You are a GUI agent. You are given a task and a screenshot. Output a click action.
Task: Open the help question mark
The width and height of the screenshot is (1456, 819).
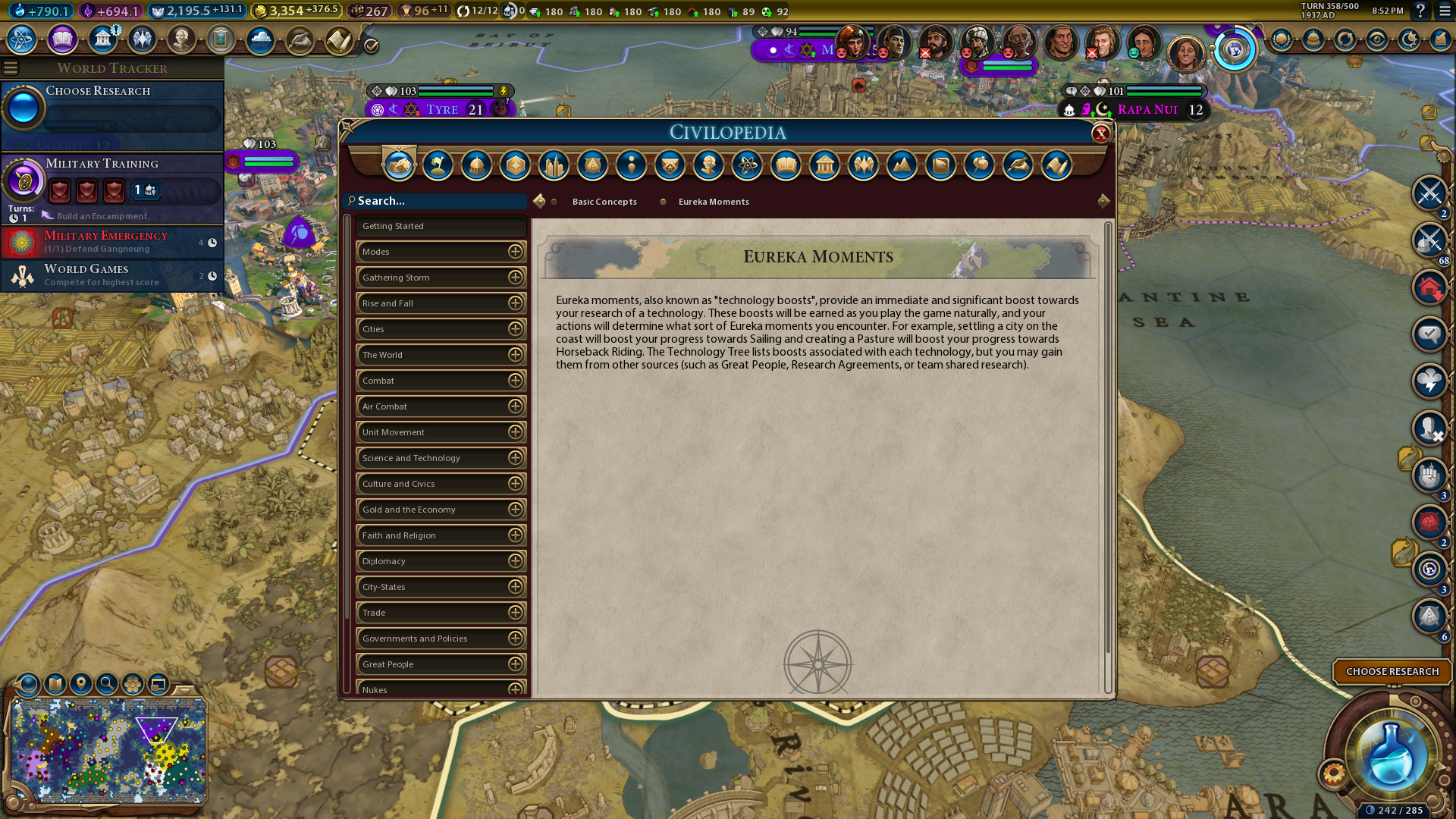coord(1420,11)
